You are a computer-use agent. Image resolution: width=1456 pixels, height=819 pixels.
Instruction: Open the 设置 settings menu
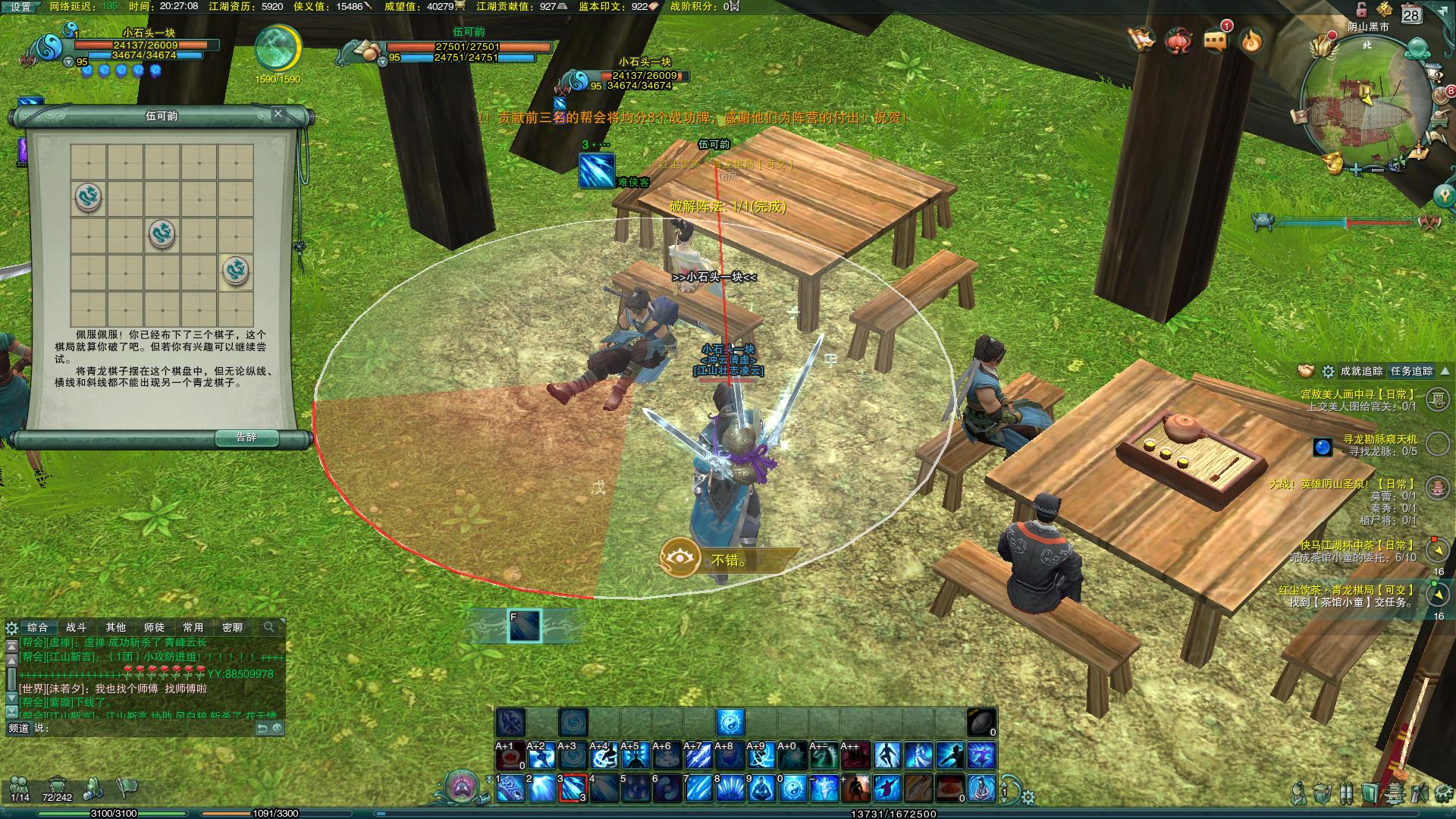point(20,7)
